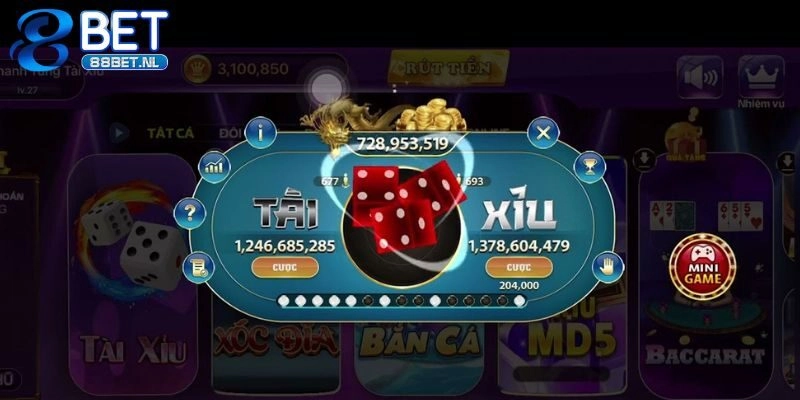Viewport: 800px width, 400px height.
Task: Tap the hand icon button
Action: (x=603, y=265)
